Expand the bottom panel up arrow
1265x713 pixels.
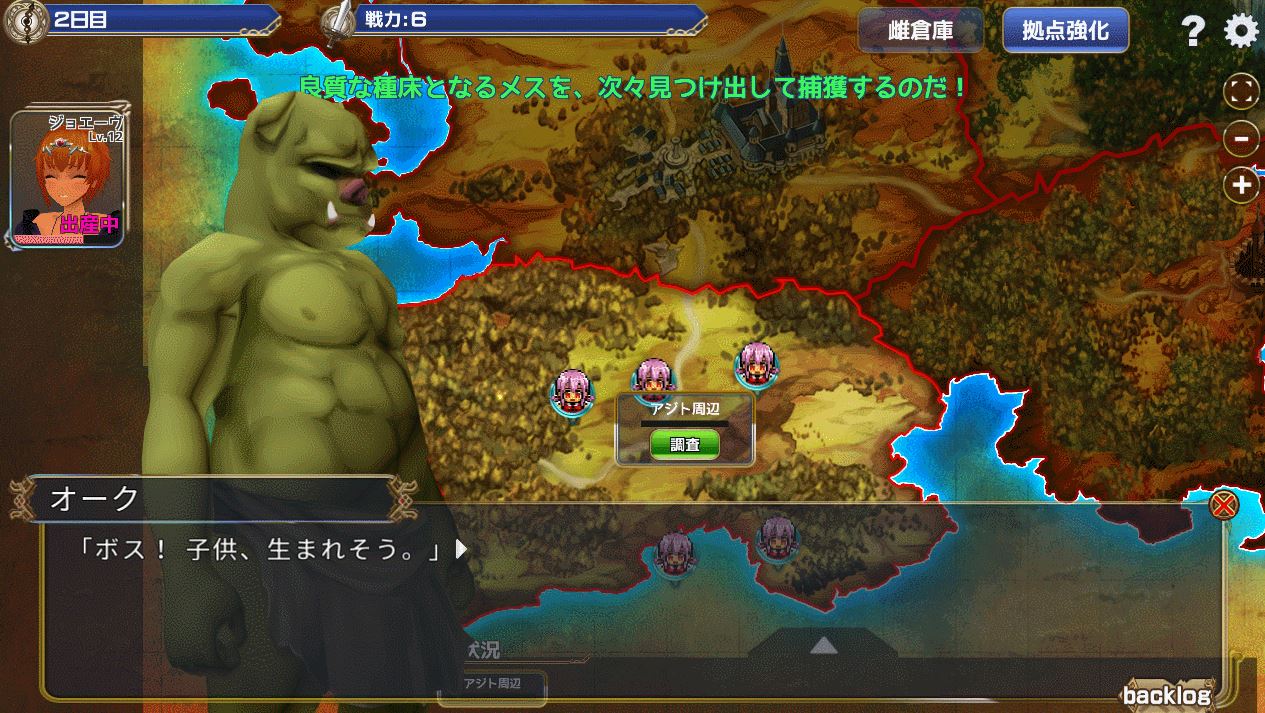tap(823, 646)
